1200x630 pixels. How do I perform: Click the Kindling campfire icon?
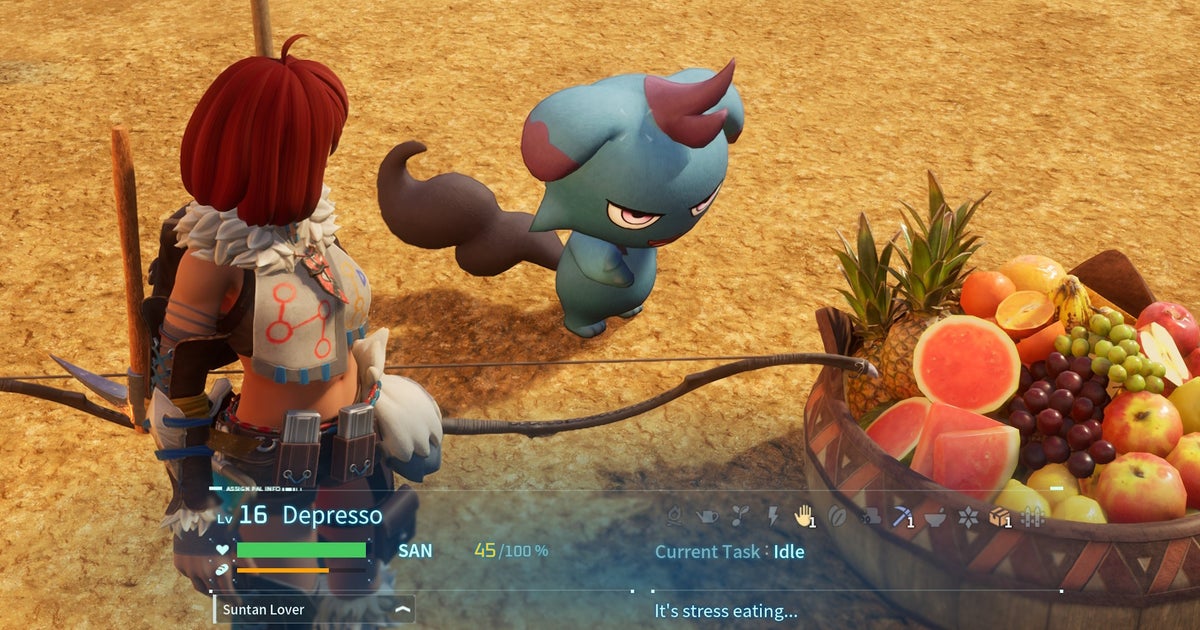pyautogui.click(x=674, y=516)
